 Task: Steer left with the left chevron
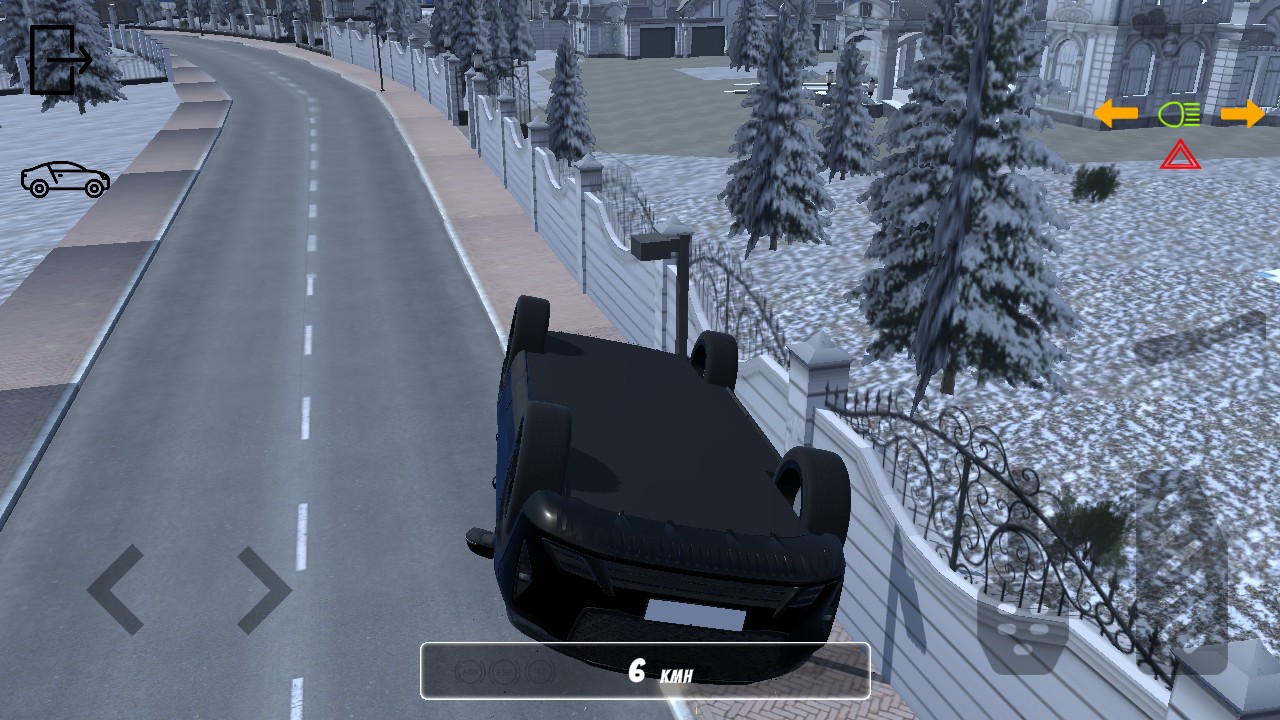coord(117,589)
